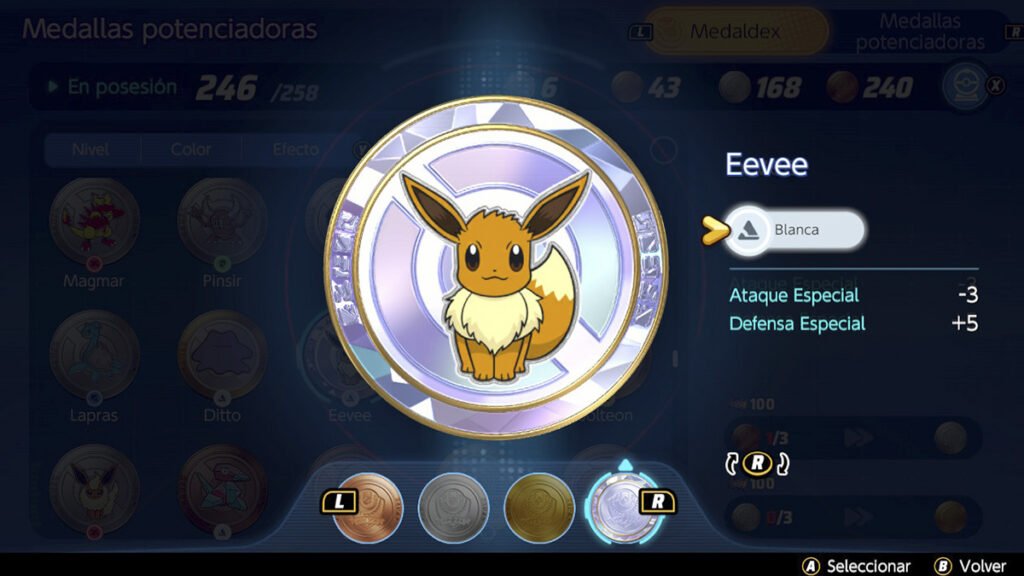Switch to Medallas potenciadoras tab
Image resolution: width=1024 pixels, height=576 pixels.
click(919, 32)
